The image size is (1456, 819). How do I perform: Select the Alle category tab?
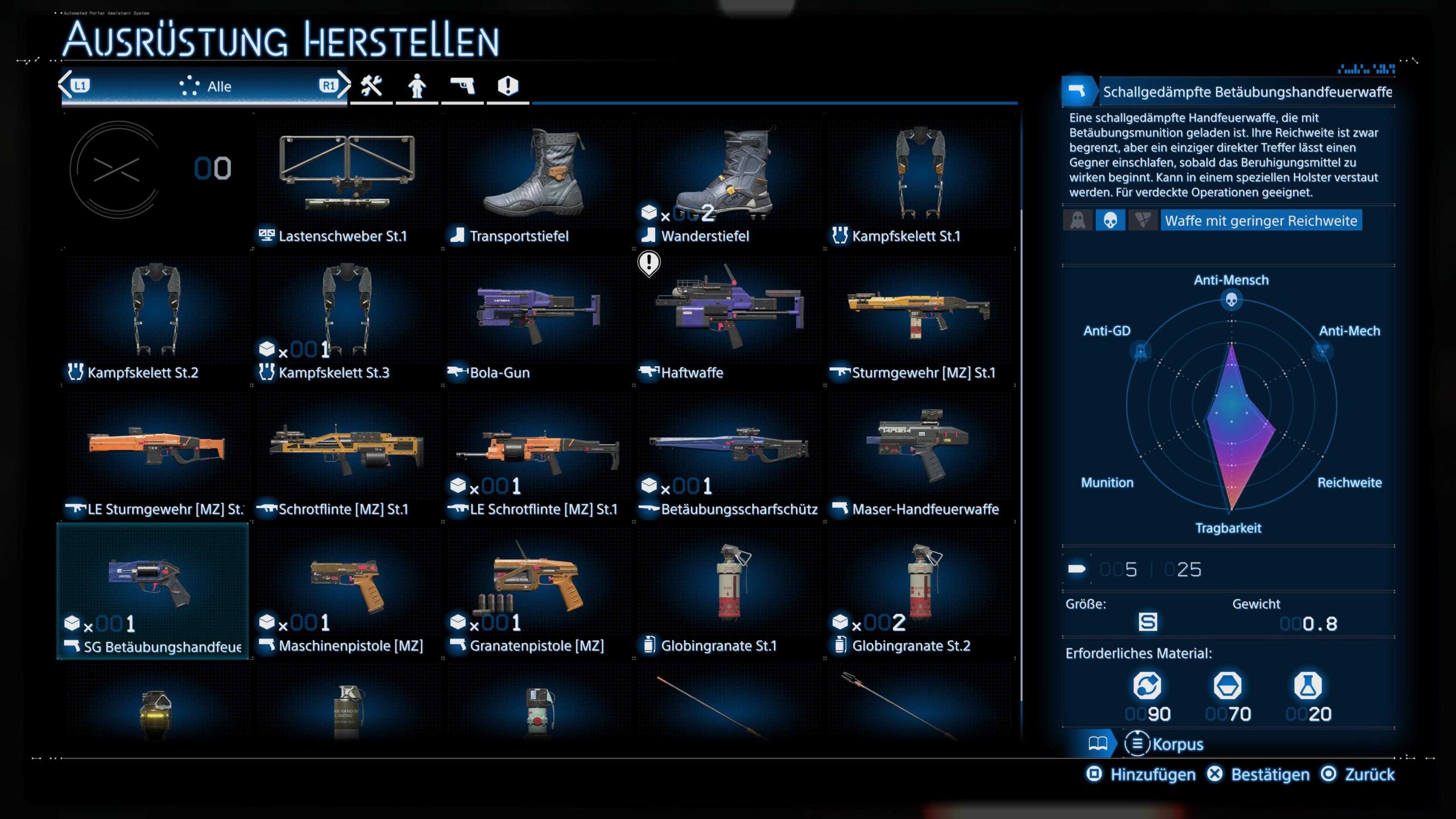pos(205,86)
